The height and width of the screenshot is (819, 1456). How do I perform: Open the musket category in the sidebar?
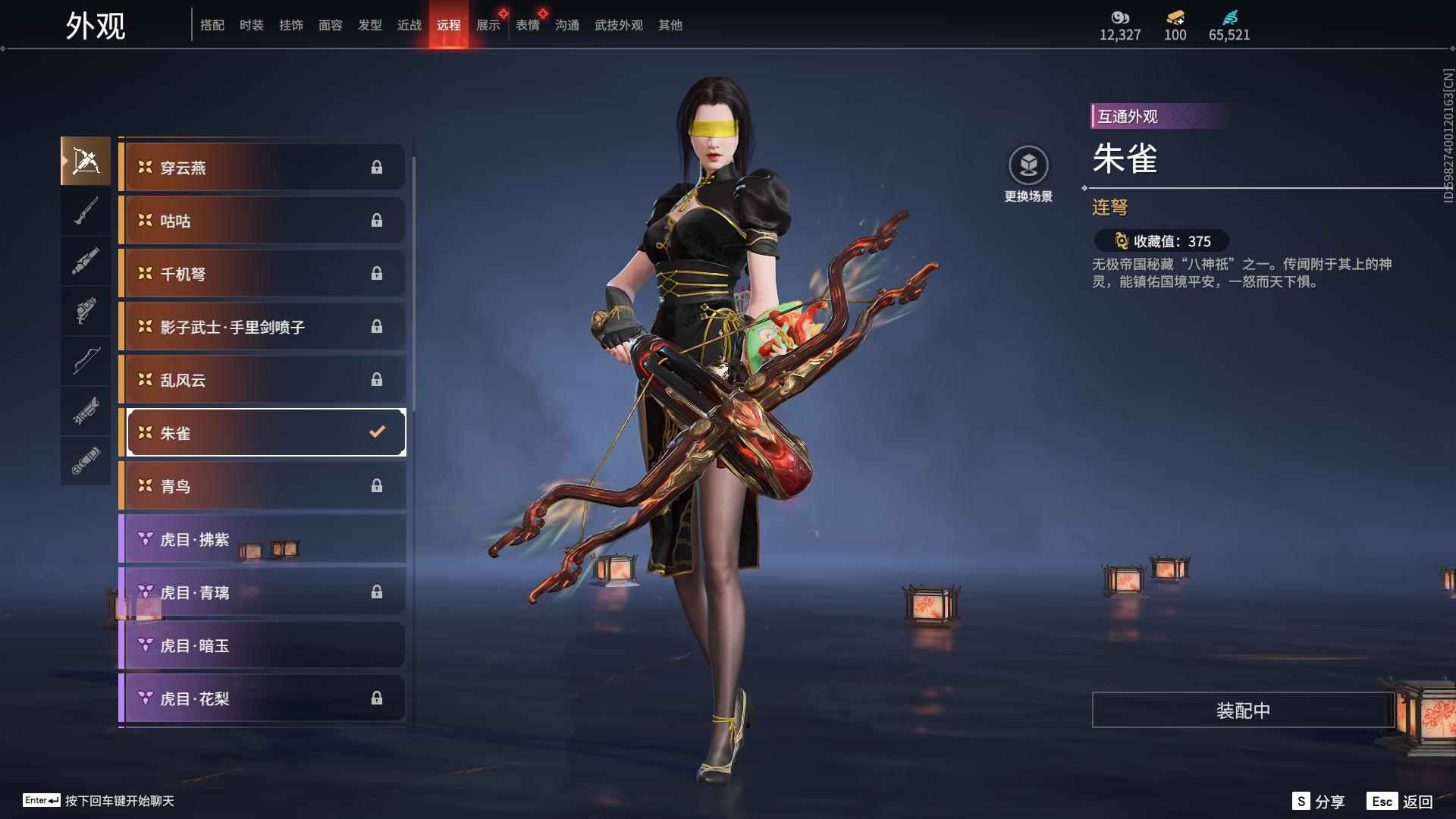86,212
